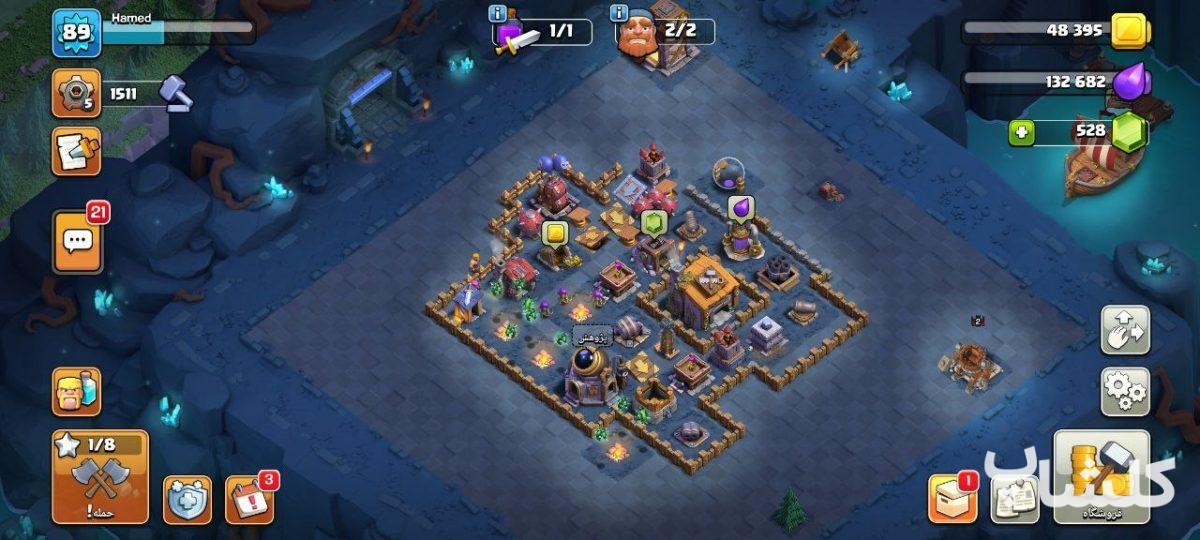The image size is (1200, 540).
Task: Open the base layout editor hand button
Action: click(x=1125, y=329)
